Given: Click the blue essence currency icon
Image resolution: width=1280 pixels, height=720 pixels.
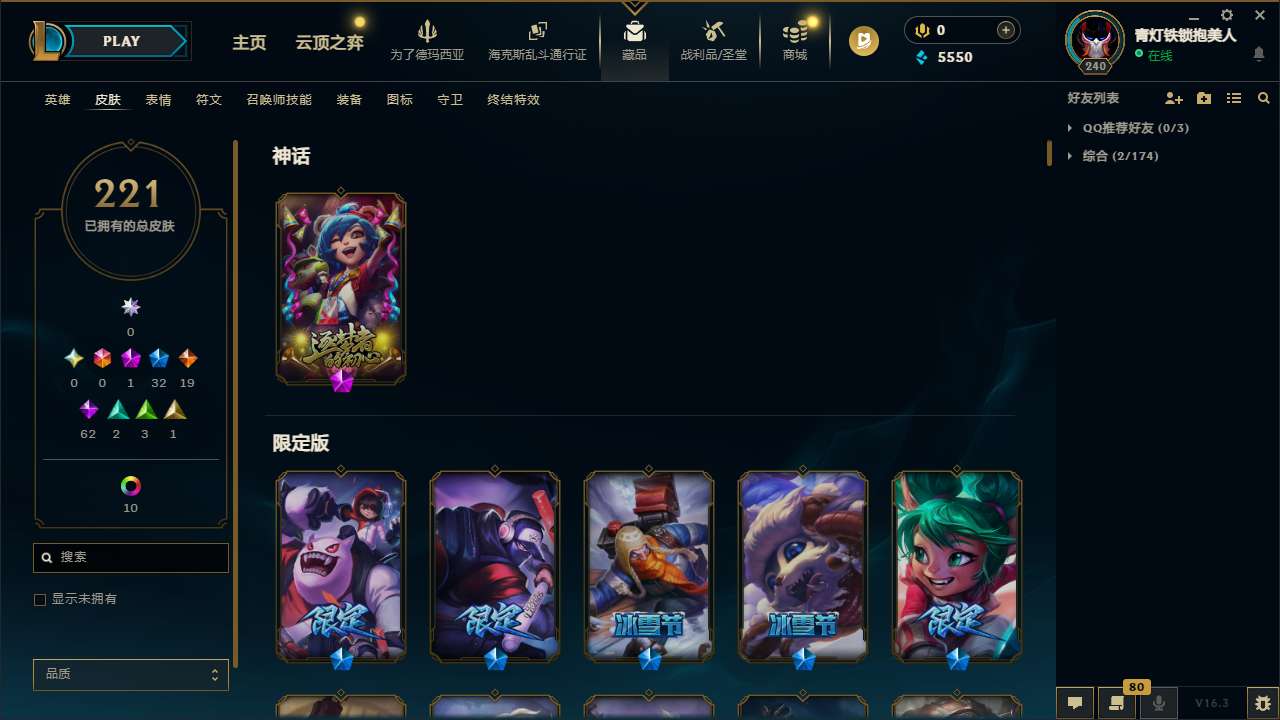Looking at the screenshot, I should pos(922,57).
